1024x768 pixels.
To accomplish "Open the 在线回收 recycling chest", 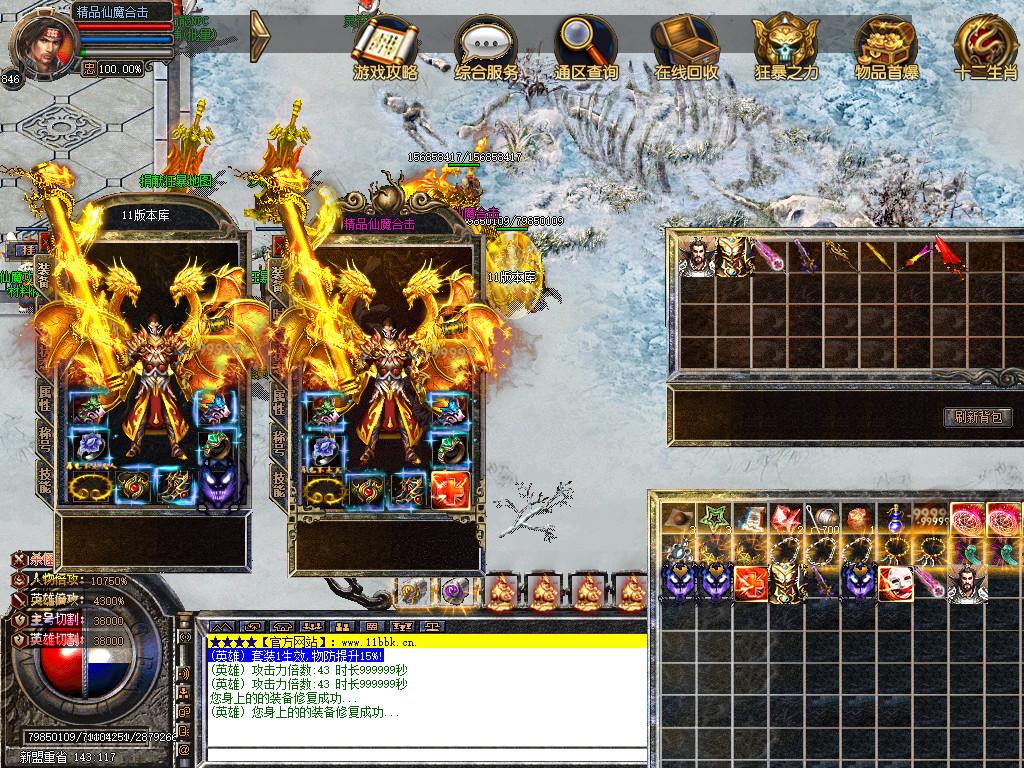I will click(x=686, y=45).
